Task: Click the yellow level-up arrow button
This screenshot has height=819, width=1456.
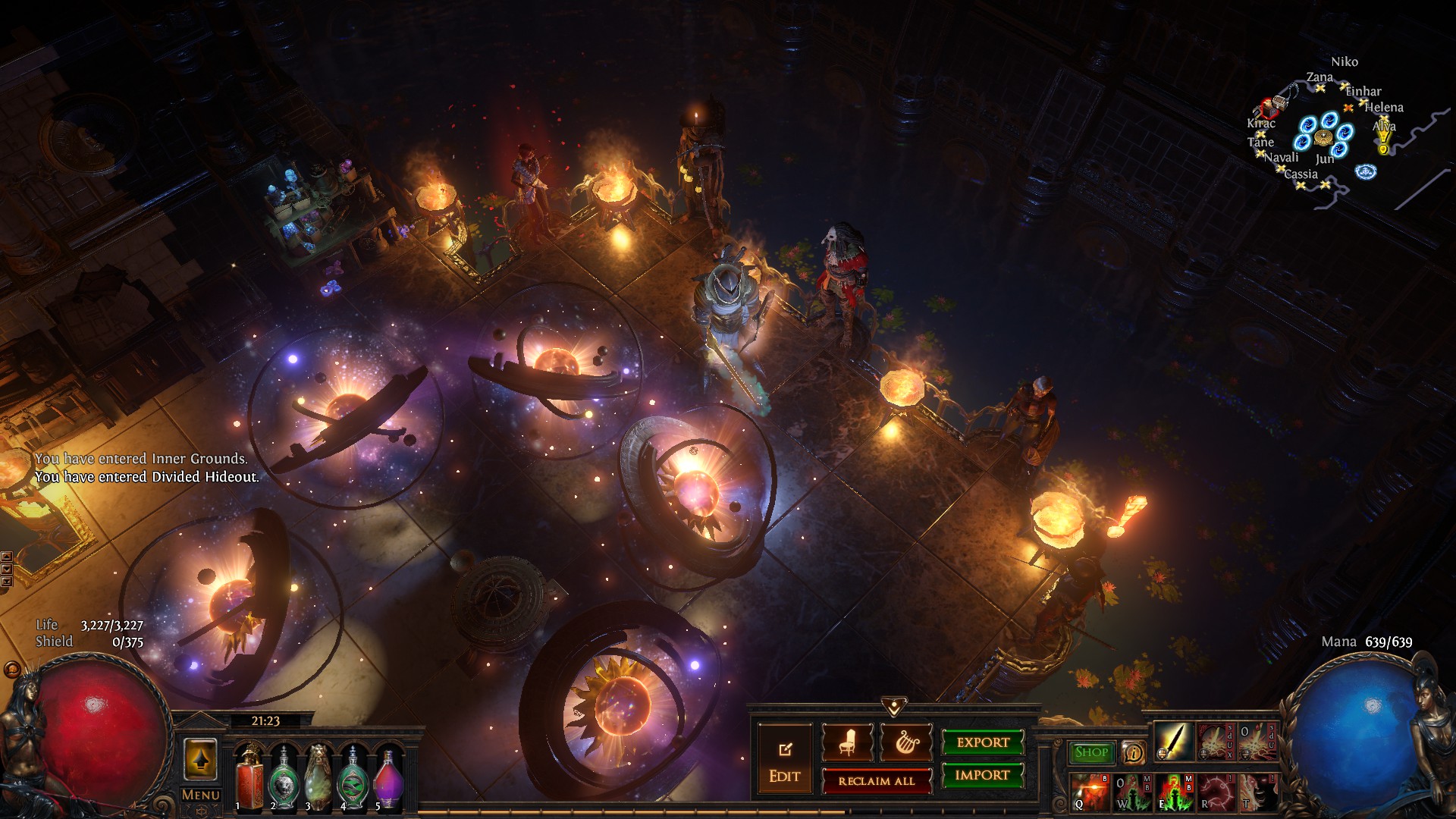Action: (x=200, y=760)
